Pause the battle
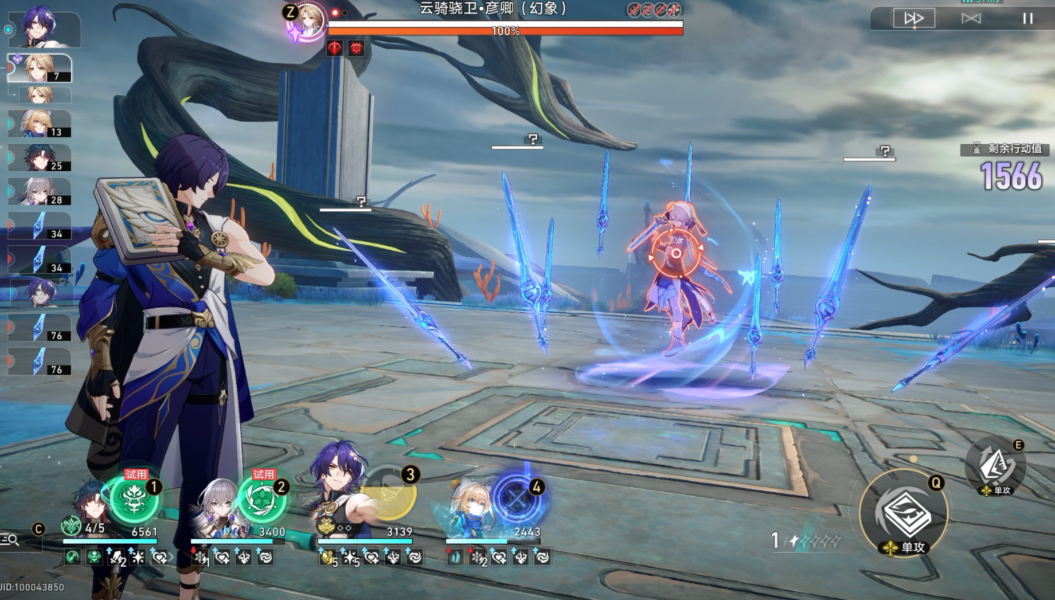Image resolution: width=1055 pixels, height=600 pixels. (1027, 18)
